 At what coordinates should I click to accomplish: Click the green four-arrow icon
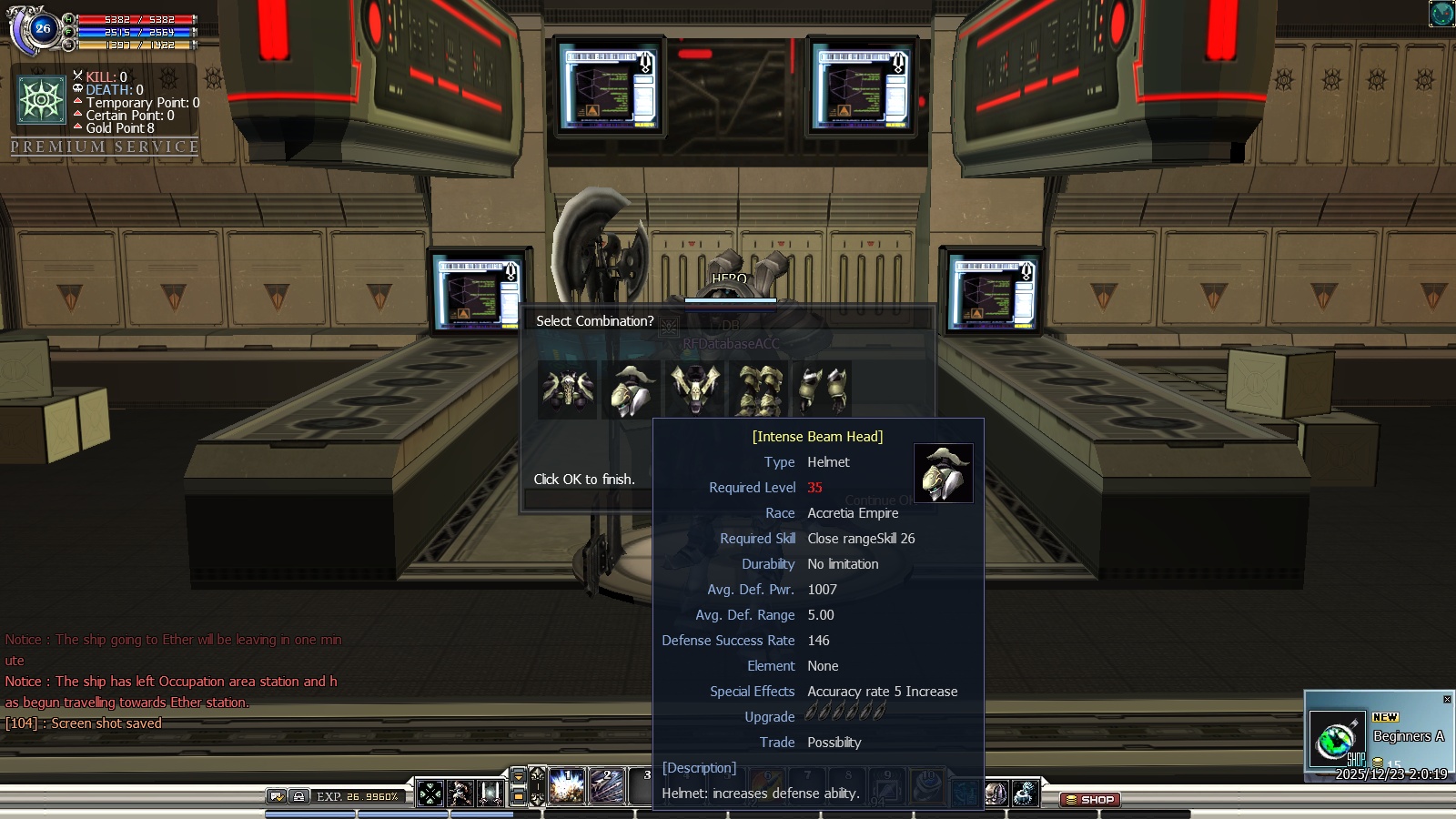coord(430,794)
